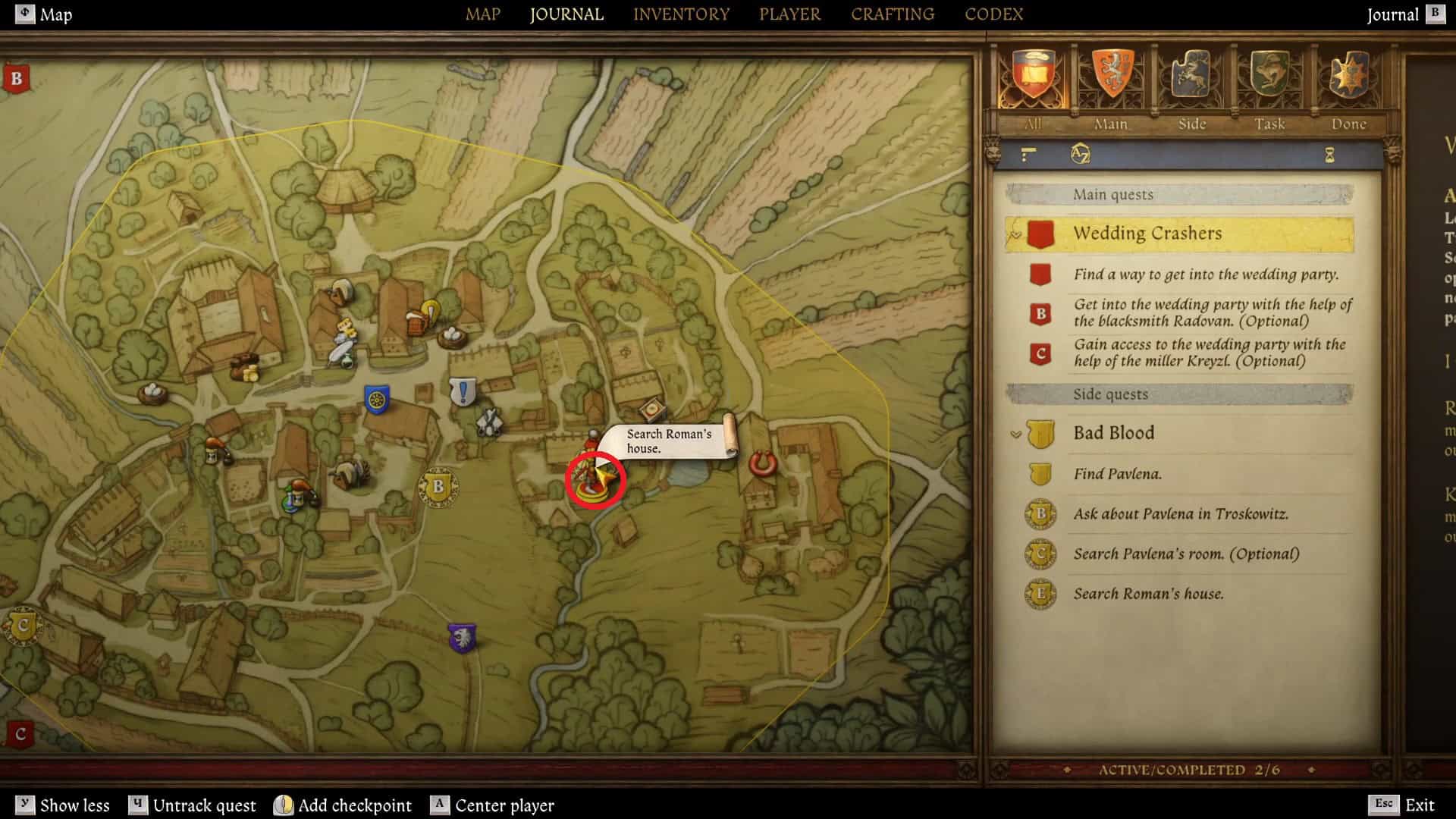This screenshot has height=819, width=1456.
Task: Open the Codex tab
Action: click(x=993, y=14)
